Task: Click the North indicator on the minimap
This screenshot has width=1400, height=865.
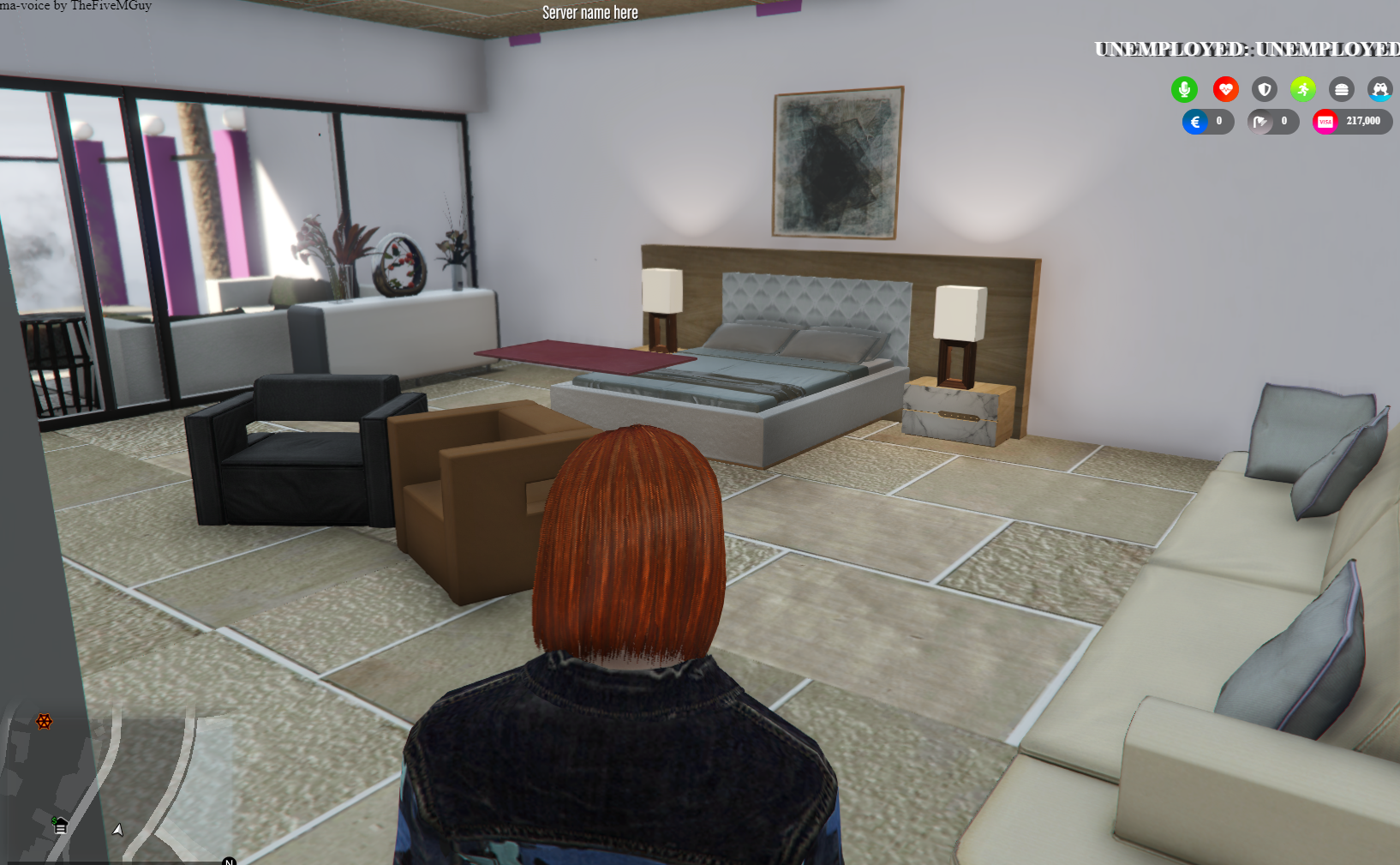Action: 230,862
